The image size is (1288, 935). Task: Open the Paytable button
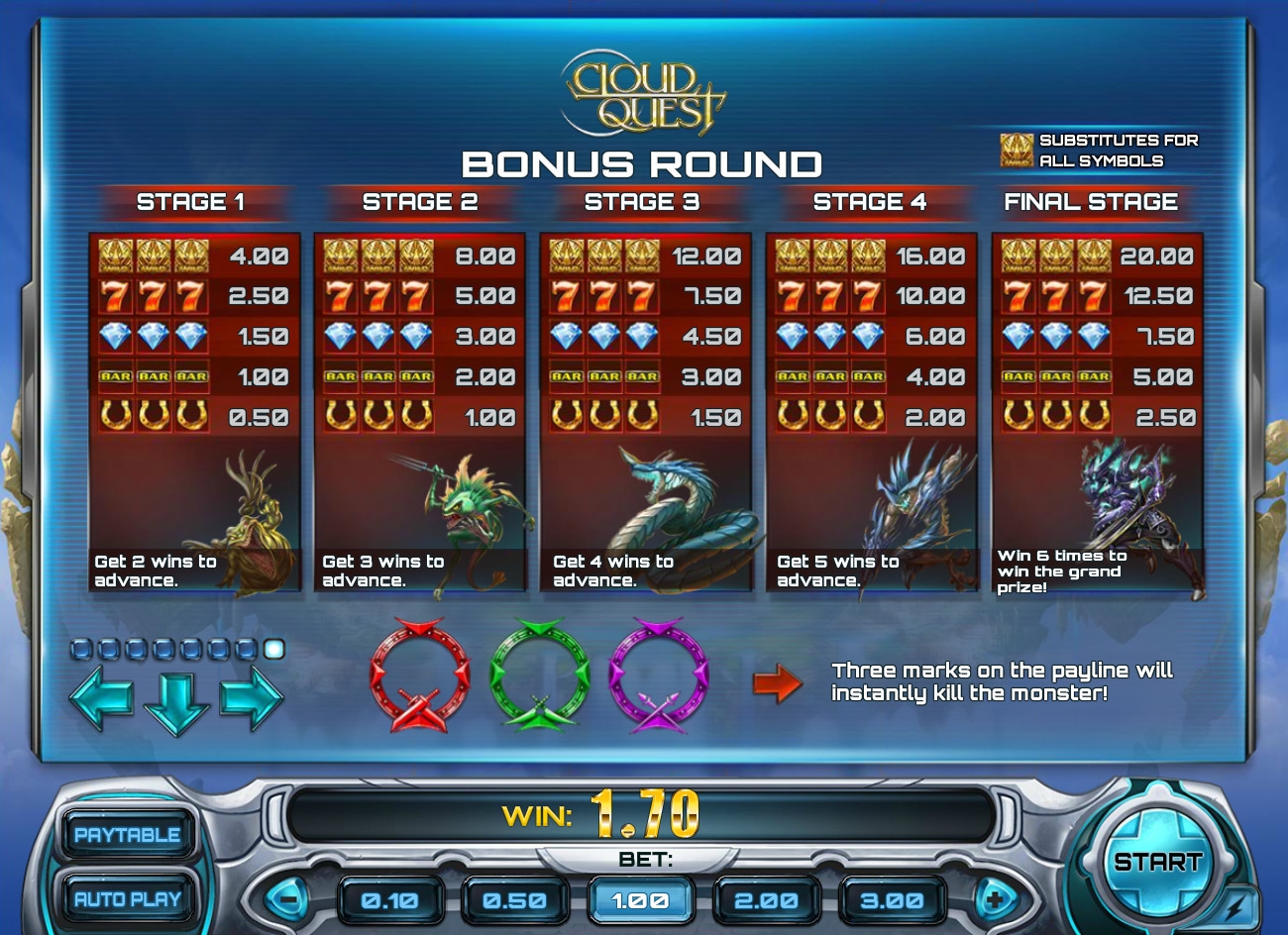click(x=127, y=834)
